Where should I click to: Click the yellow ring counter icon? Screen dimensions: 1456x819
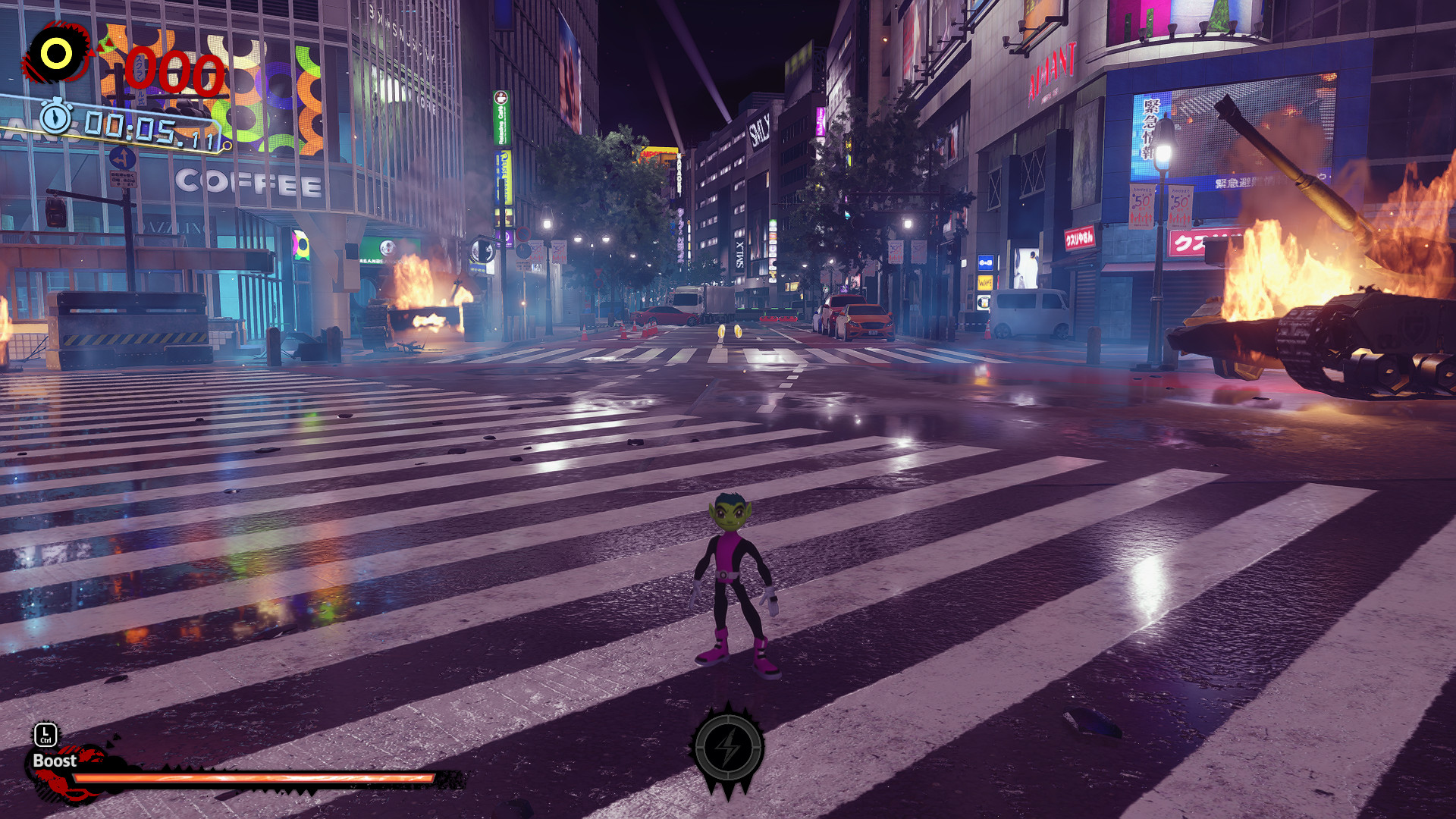click(x=56, y=53)
